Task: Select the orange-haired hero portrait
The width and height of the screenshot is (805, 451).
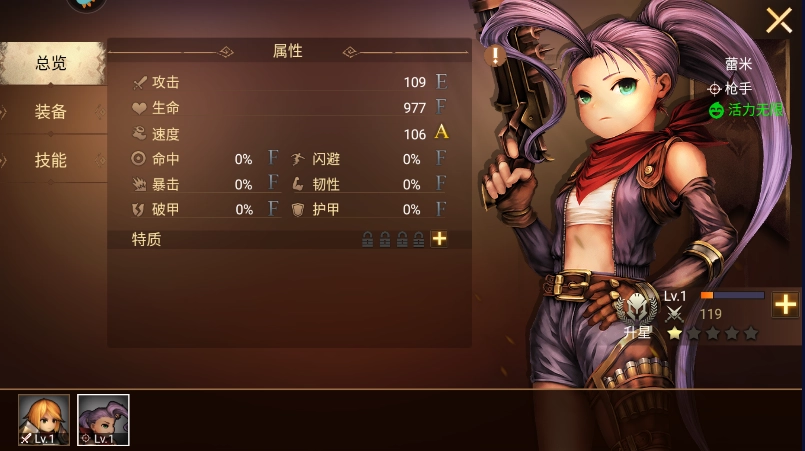Action: click(44, 420)
